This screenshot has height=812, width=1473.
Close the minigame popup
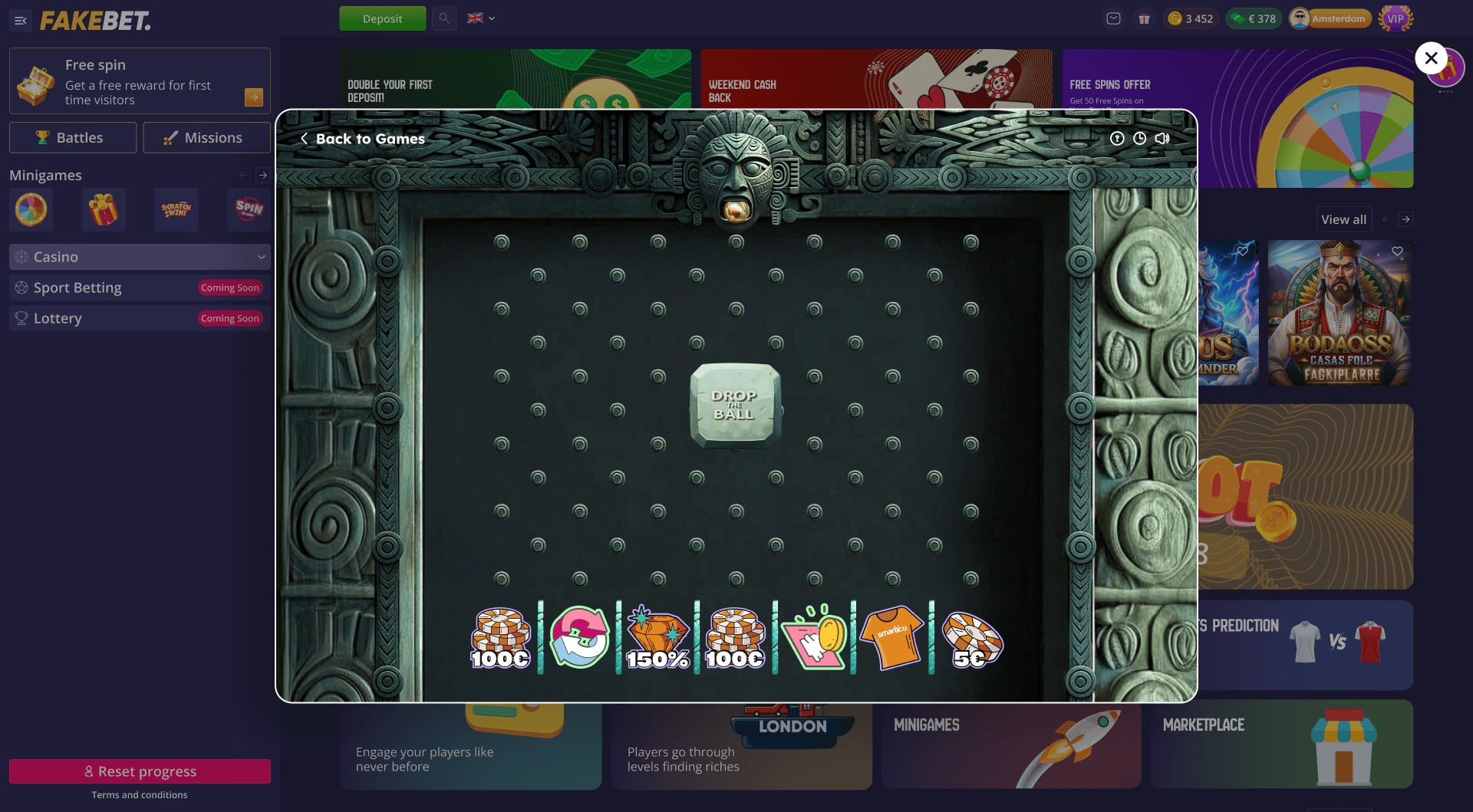tap(1431, 58)
